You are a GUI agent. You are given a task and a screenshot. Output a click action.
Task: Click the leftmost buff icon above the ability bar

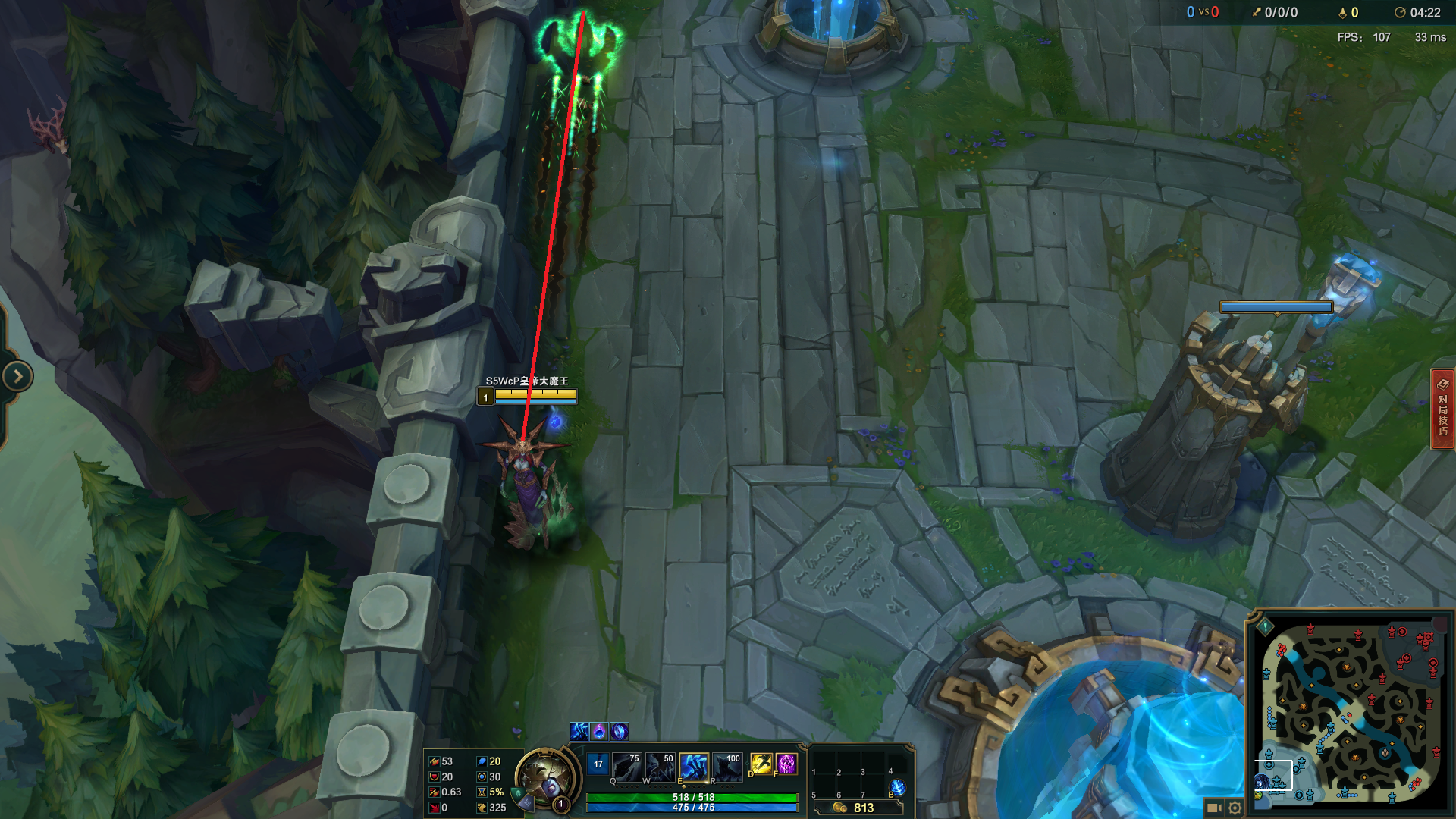click(x=579, y=733)
